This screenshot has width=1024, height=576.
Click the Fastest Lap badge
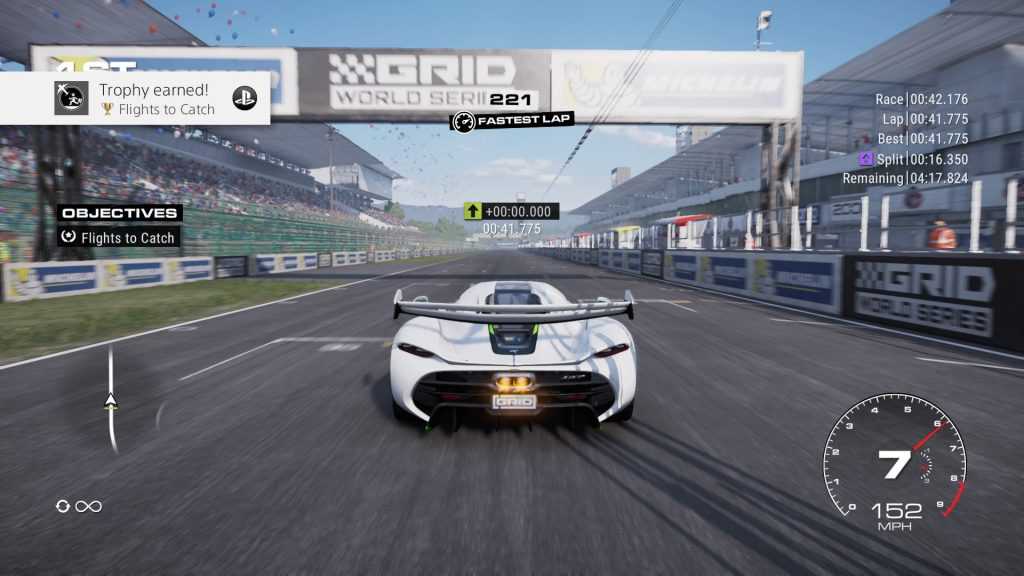tap(511, 121)
